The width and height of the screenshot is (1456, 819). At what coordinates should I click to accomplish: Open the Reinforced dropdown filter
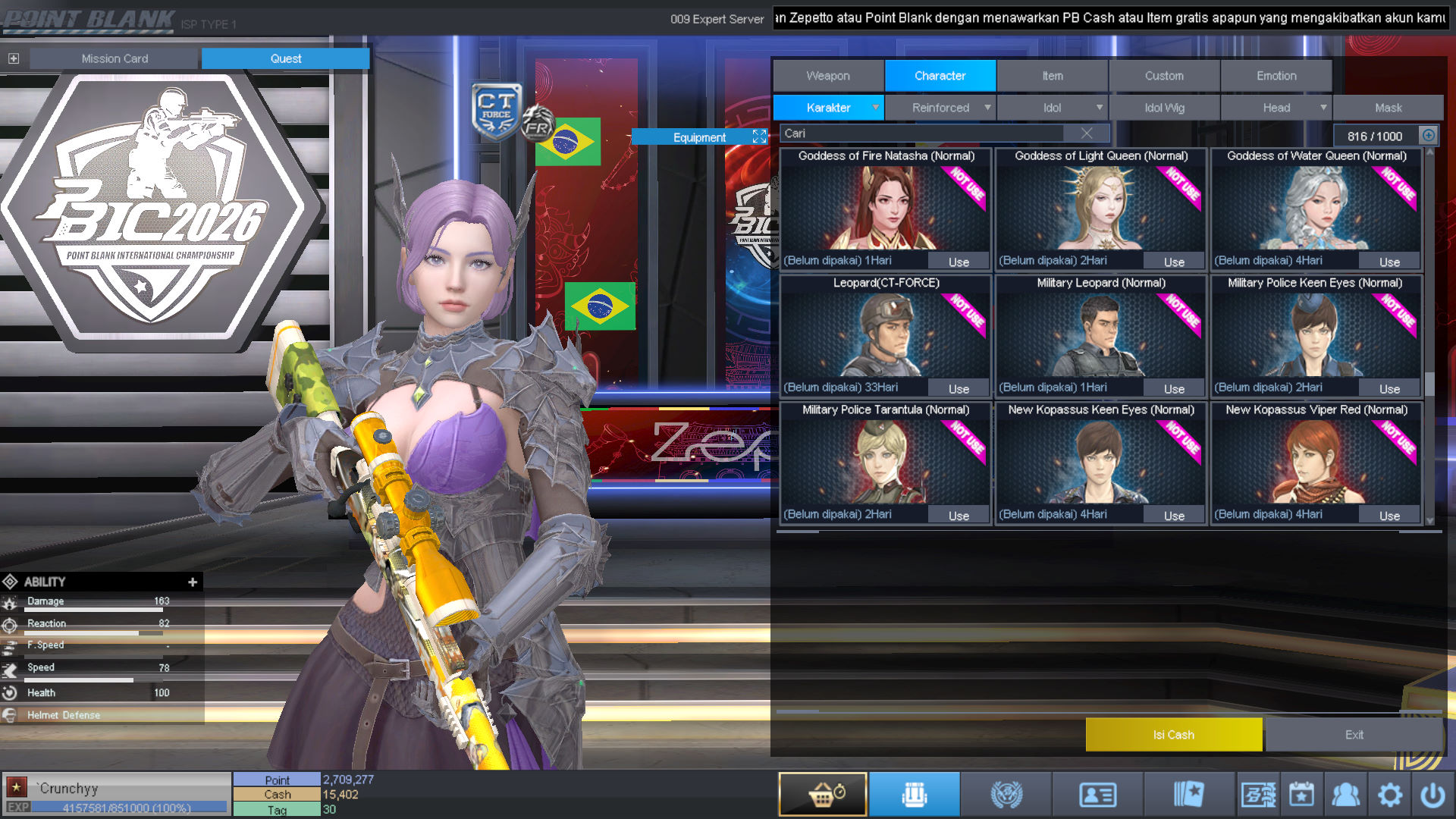[940, 108]
